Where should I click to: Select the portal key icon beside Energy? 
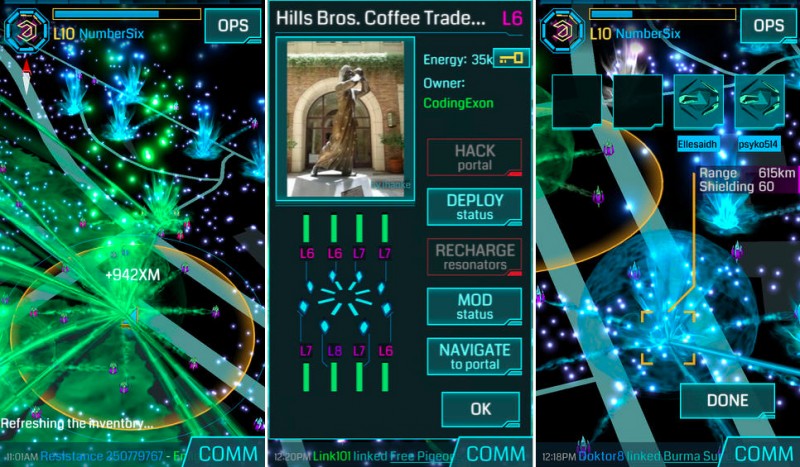pos(511,59)
